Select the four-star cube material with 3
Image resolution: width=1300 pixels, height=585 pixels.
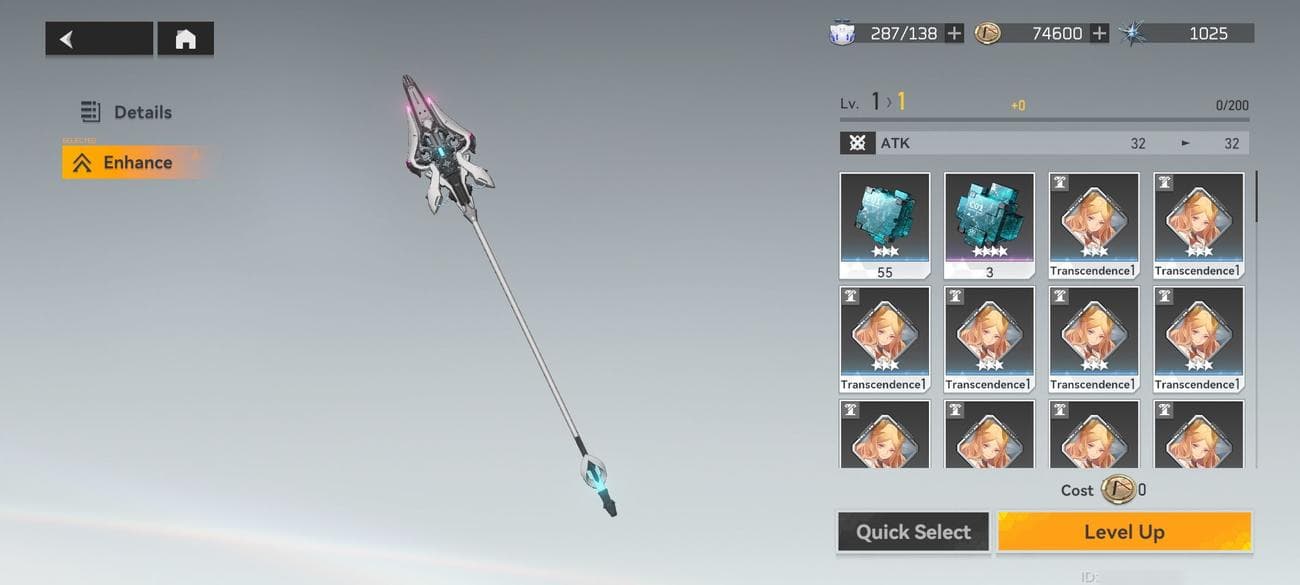[989, 225]
